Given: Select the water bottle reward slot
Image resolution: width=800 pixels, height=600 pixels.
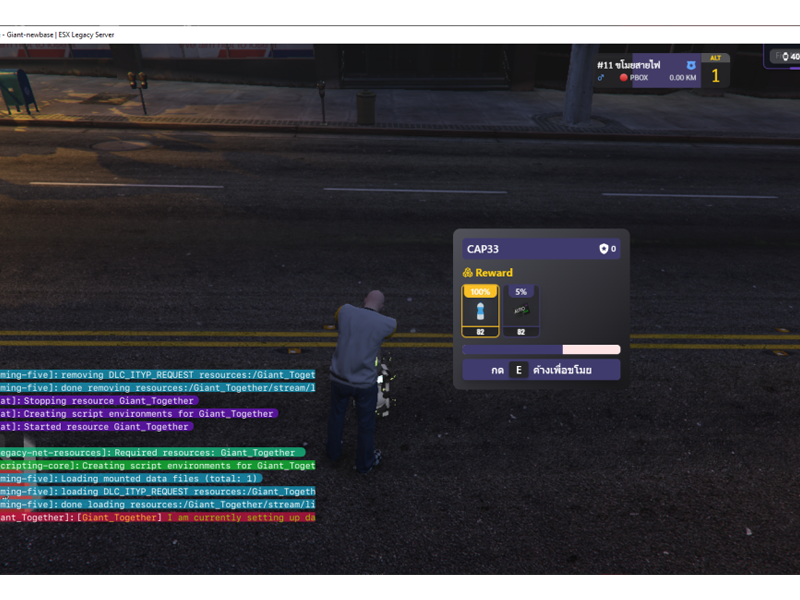Looking at the screenshot, I should 480,311.
